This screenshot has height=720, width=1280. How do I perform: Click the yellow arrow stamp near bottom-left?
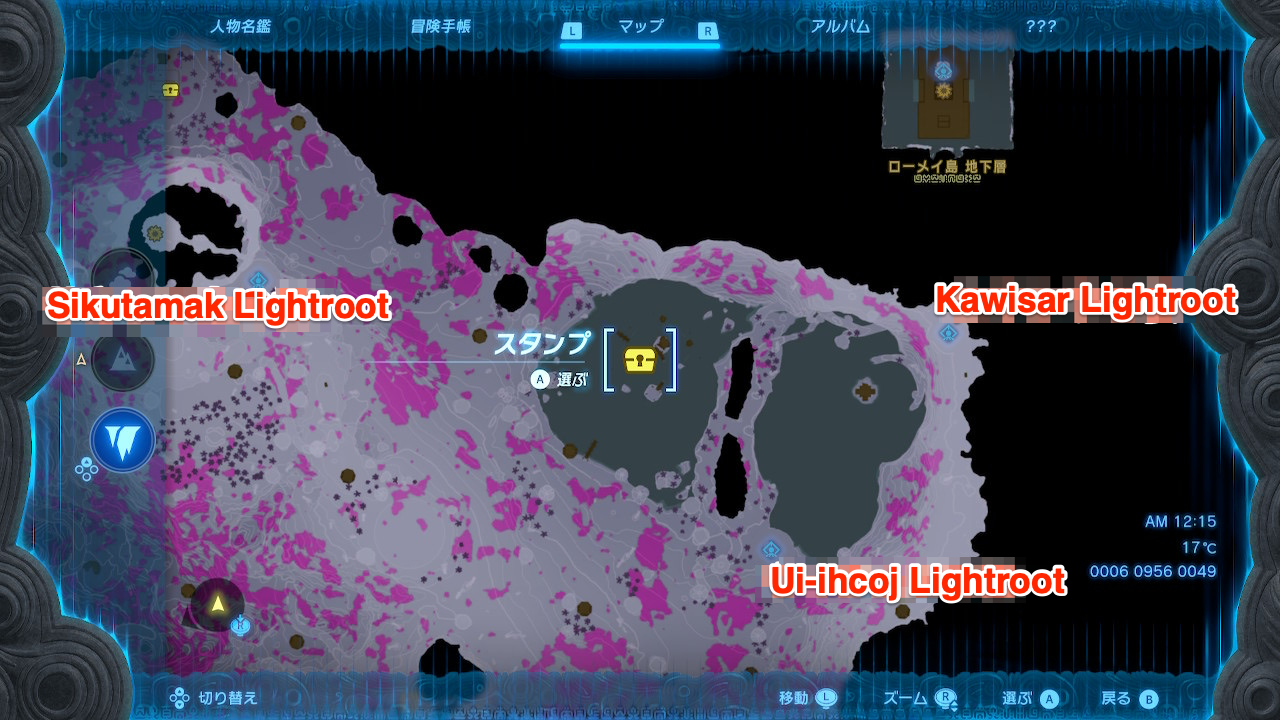[218, 601]
